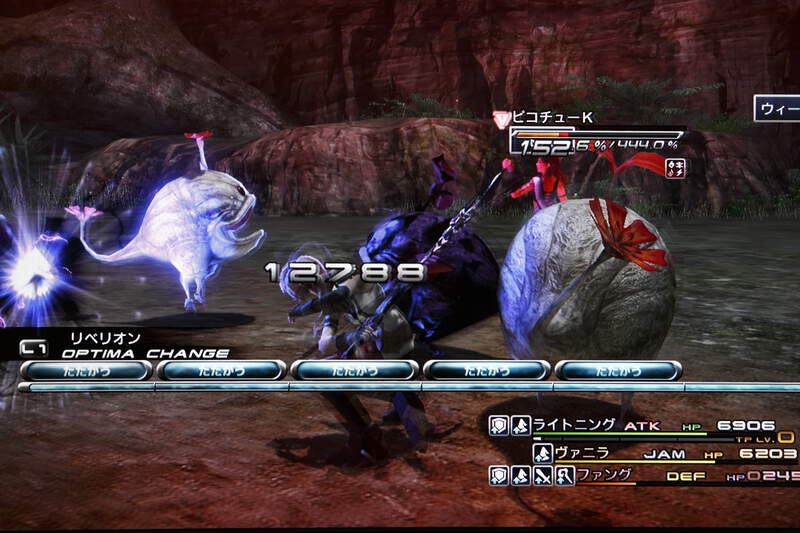Viewport: 800px width, 533px height.
Task: Choose the partially visible ウィー enemy label
Action: (x=776, y=108)
